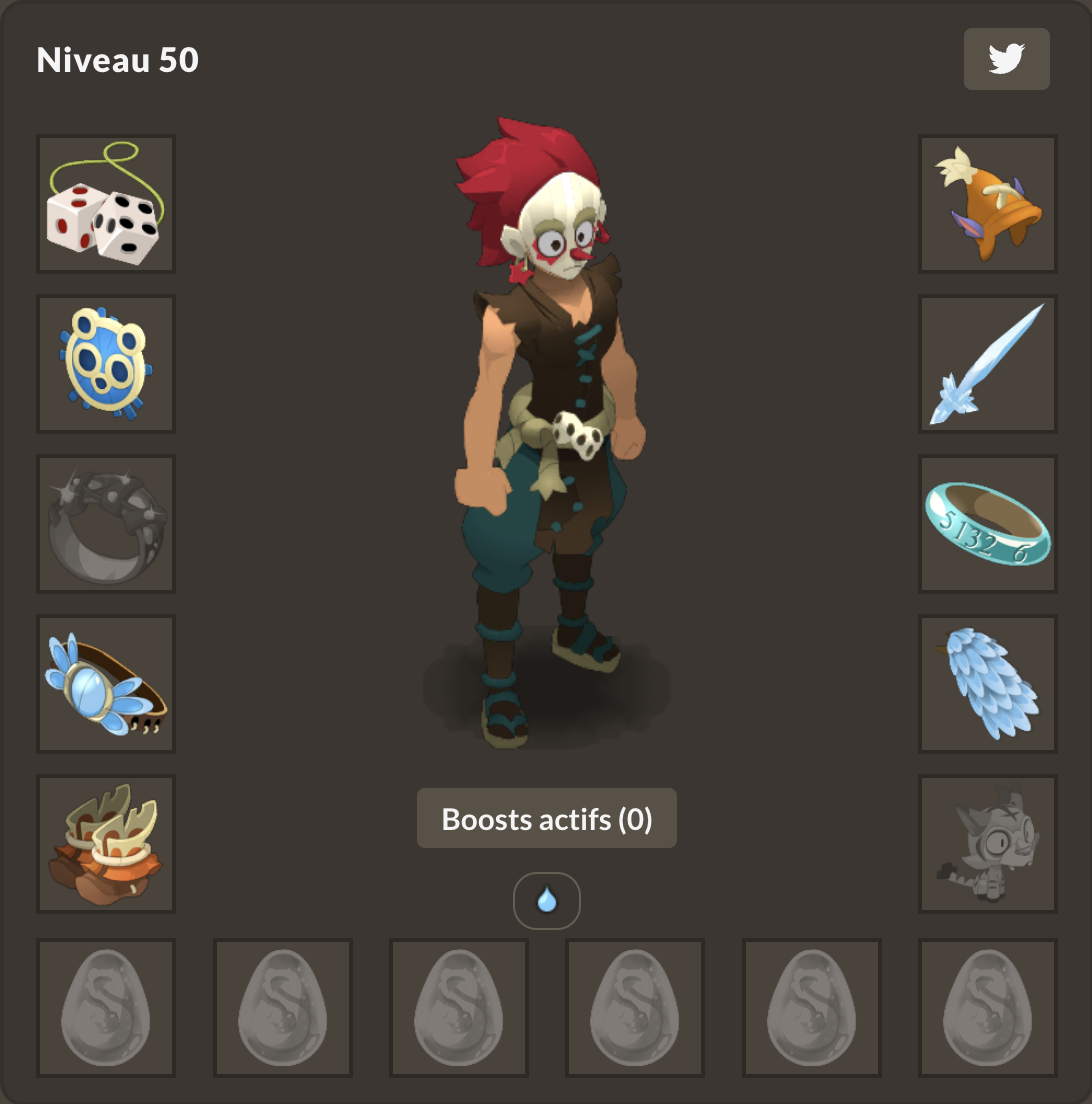Select the orange fish hat slot
Screen dimensions: 1092x1104
click(x=988, y=204)
